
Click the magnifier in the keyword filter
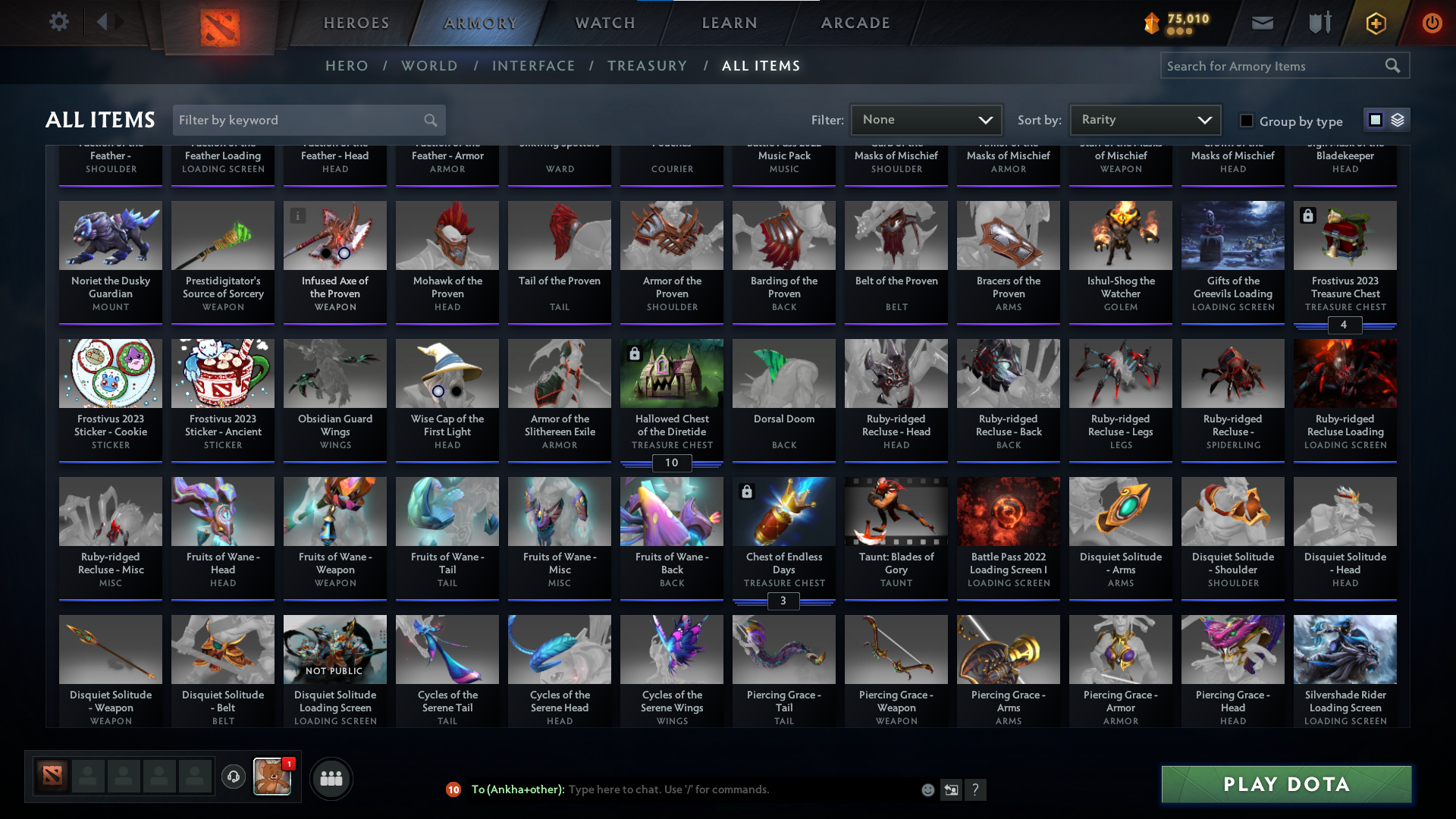[x=429, y=120]
